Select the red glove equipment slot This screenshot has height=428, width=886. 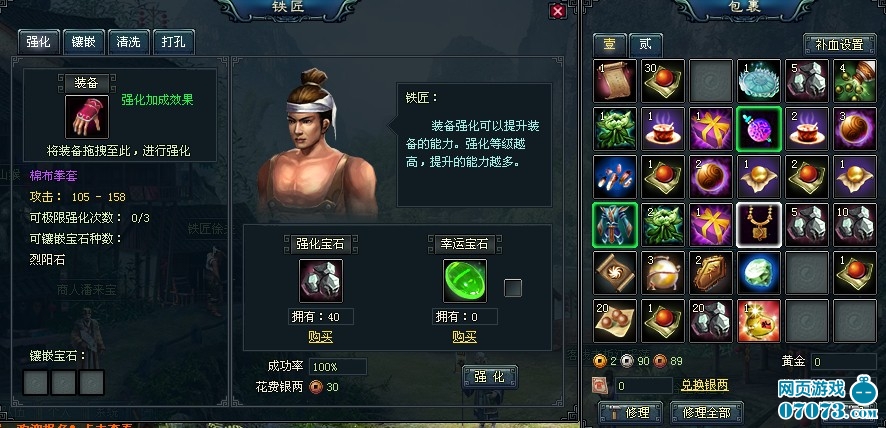(x=85, y=117)
